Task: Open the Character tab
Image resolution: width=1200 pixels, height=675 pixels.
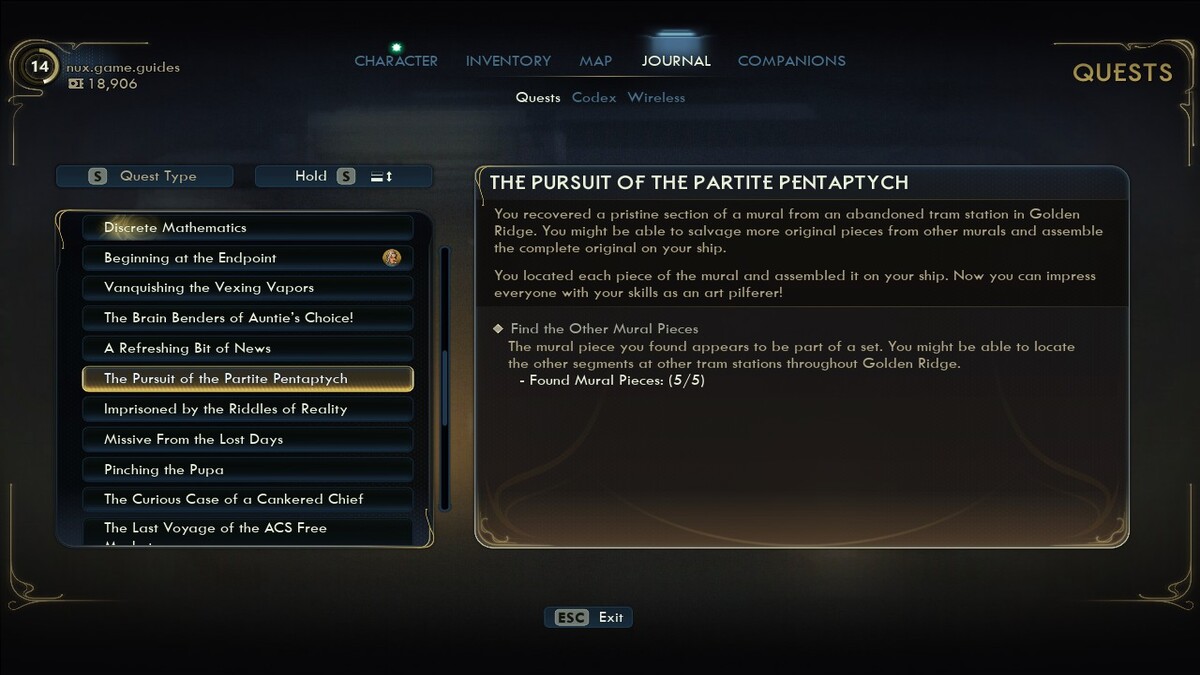Action: tap(396, 61)
